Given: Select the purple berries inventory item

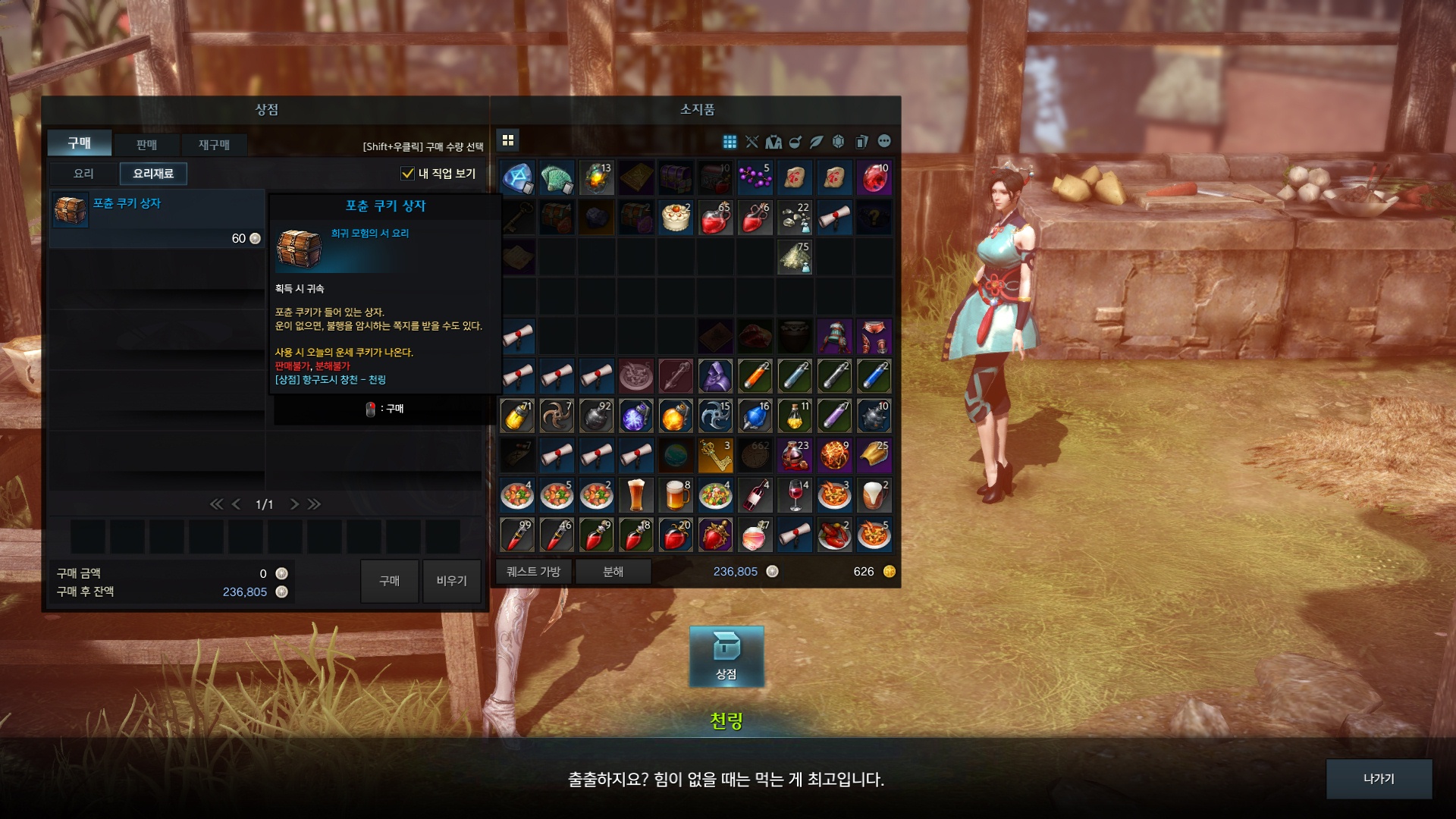Looking at the screenshot, I should [x=755, y=178].
